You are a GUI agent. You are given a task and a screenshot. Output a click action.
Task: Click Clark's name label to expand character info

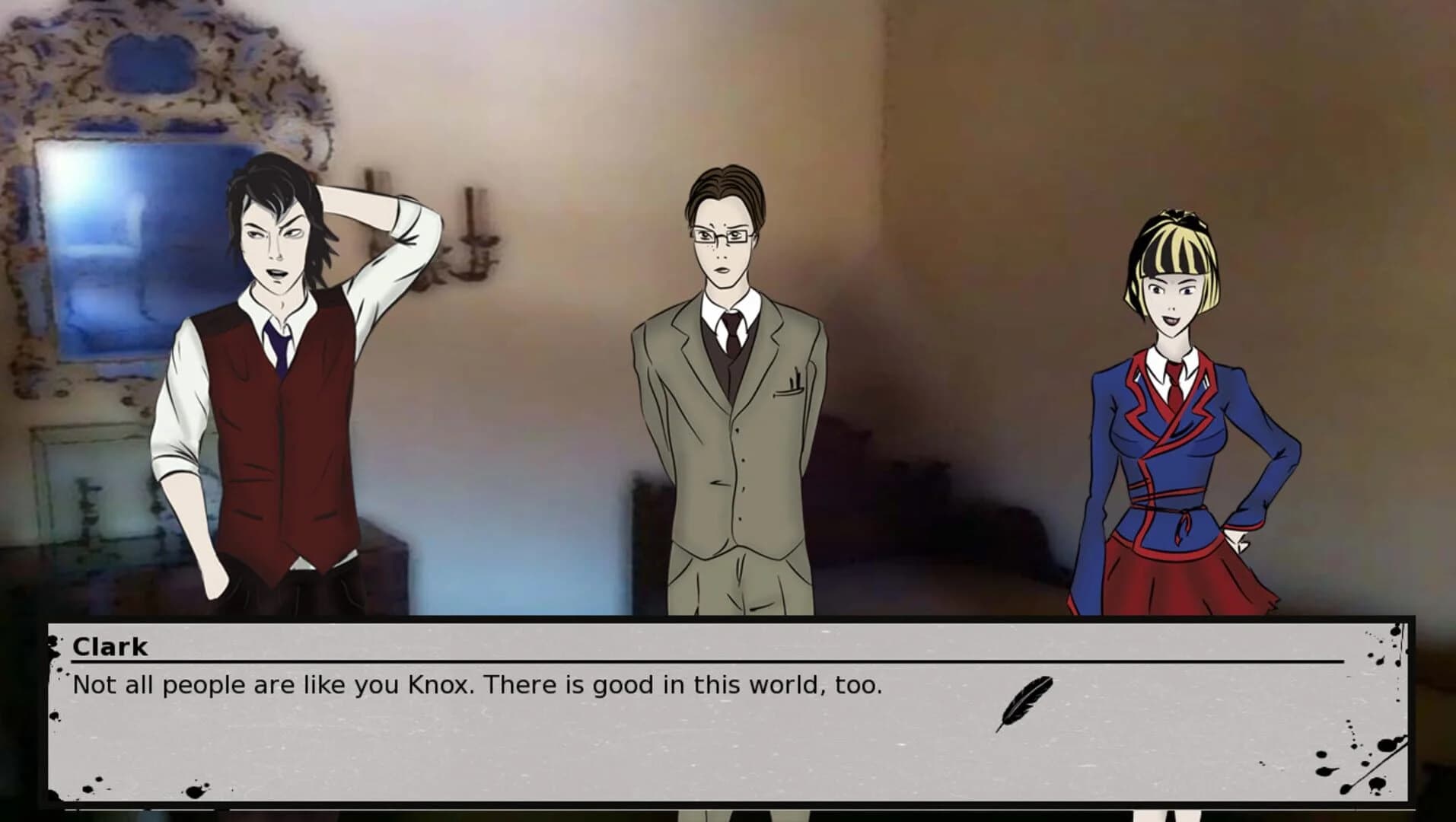pos(109,647)
